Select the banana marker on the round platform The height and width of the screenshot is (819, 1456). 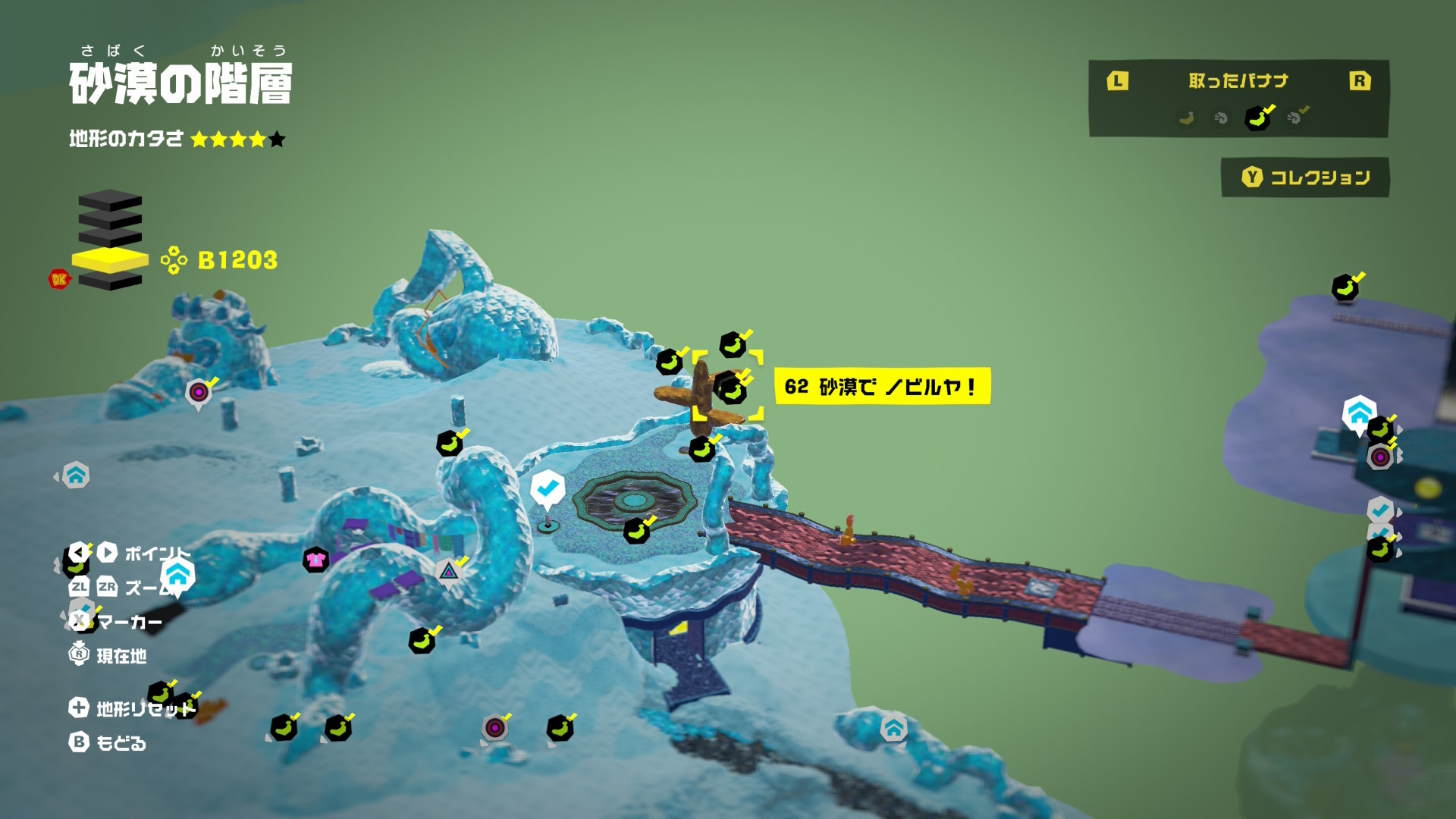tap(637, 531)
